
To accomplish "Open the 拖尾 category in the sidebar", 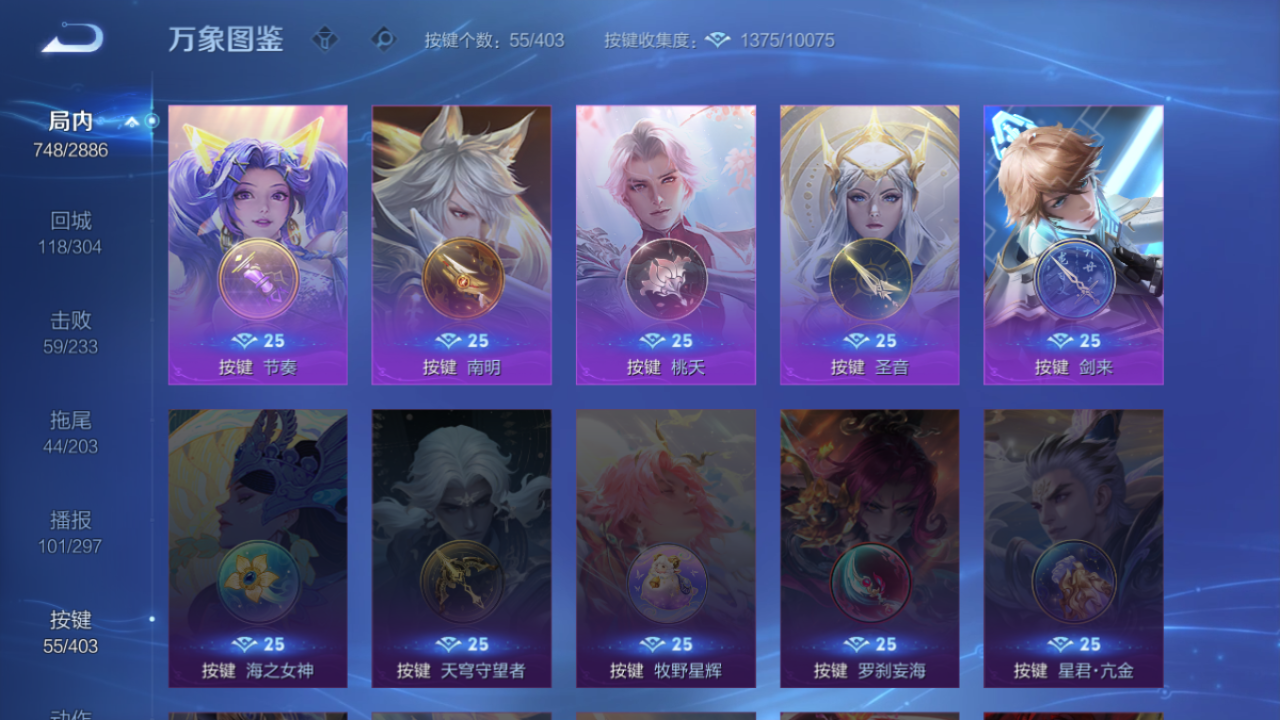I will [70, 421].
